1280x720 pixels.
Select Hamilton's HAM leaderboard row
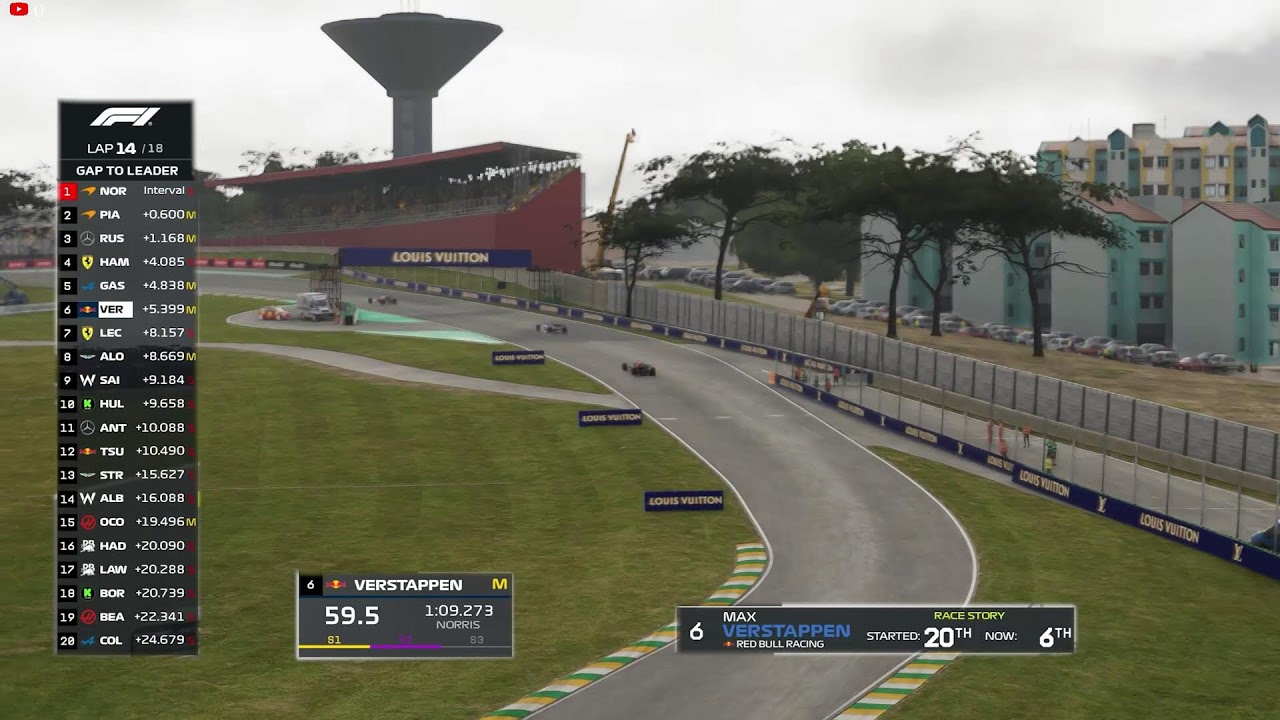pyautogui.click(x=126, y=262)
